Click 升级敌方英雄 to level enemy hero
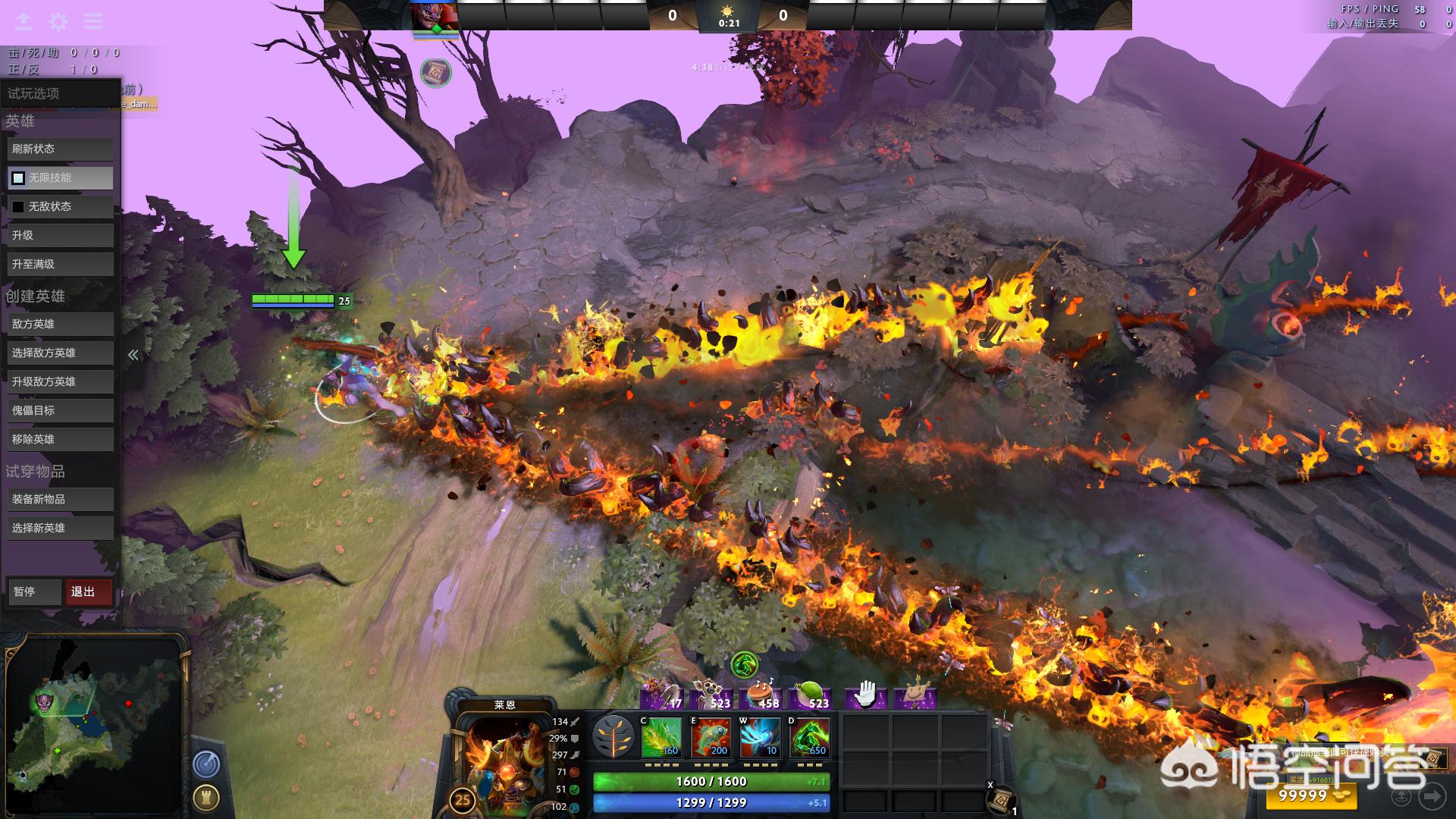 pos(60,382)
